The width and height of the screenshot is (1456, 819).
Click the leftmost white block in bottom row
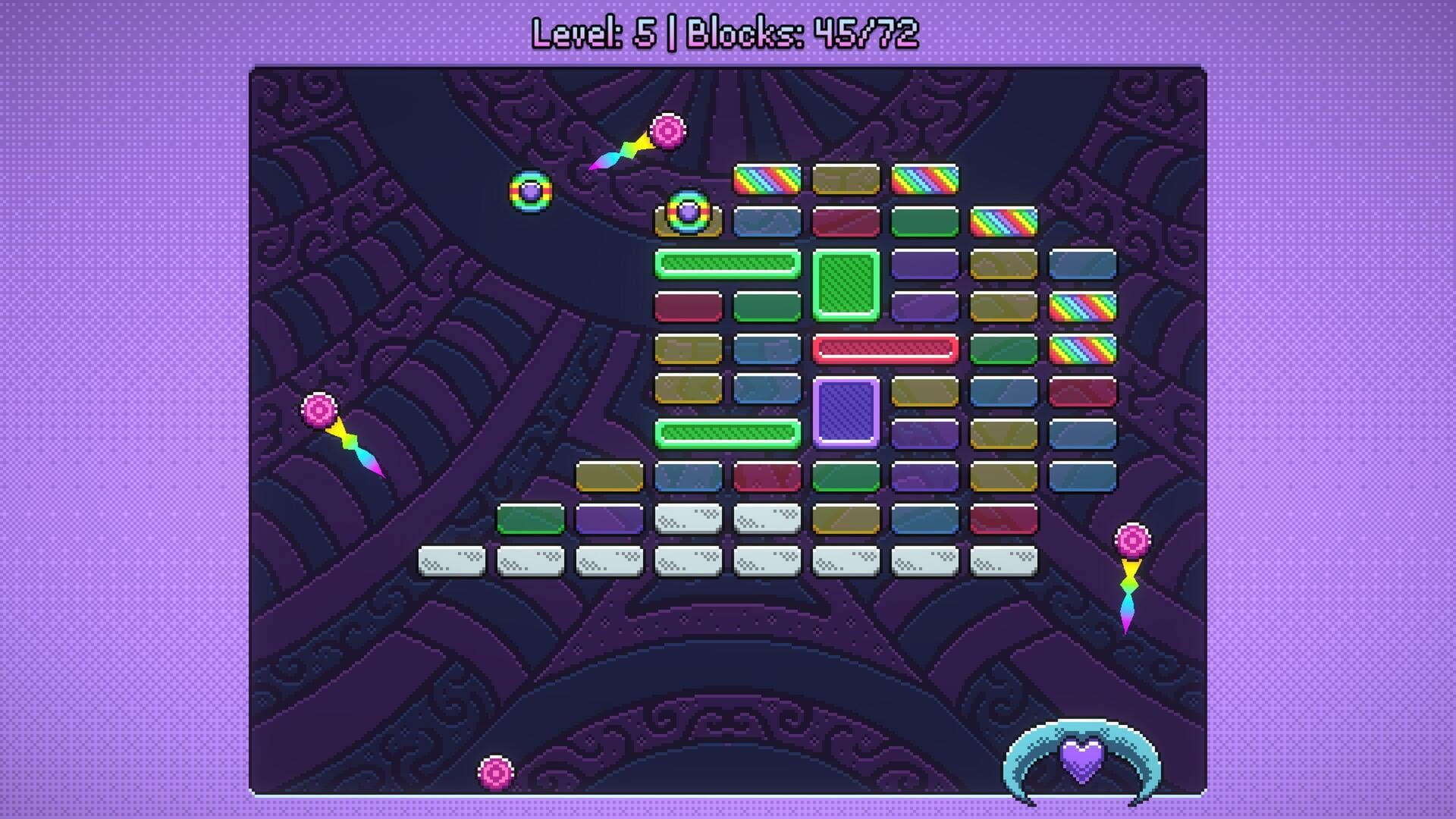[x=452, y=560]
